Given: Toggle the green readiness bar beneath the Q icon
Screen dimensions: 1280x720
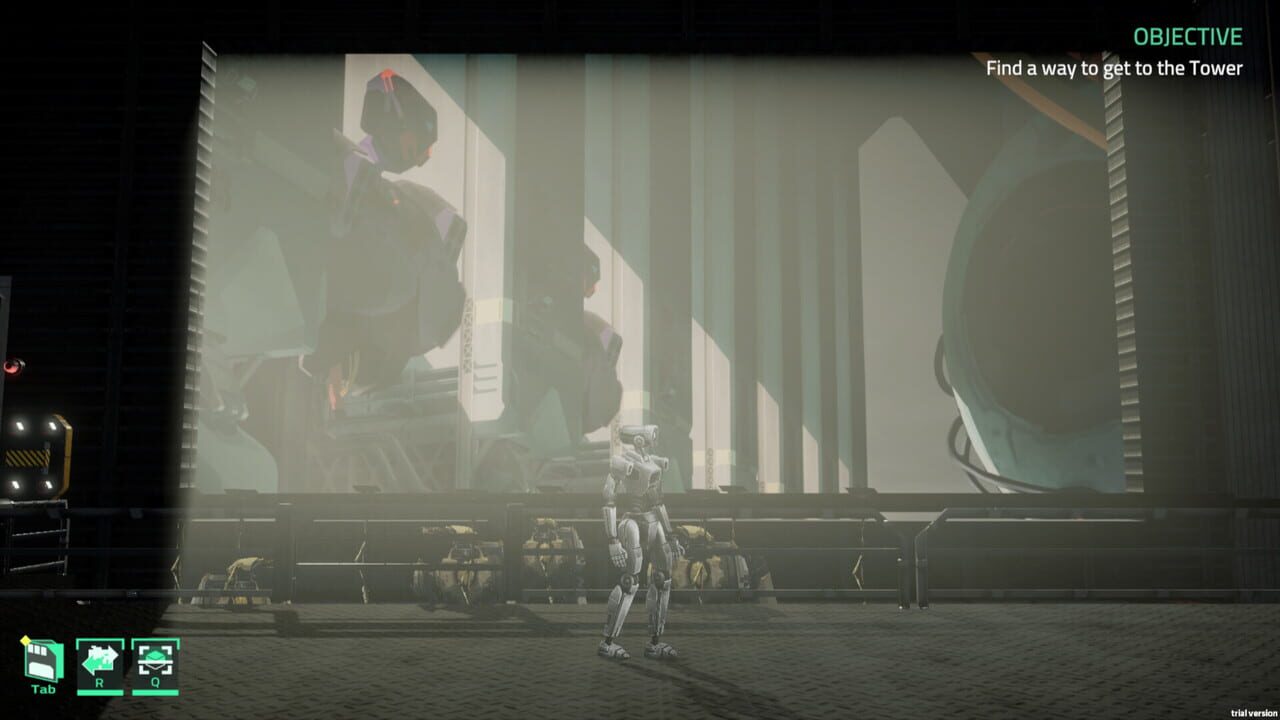Looking at the screenshot, I should click(x=156, y=693).
